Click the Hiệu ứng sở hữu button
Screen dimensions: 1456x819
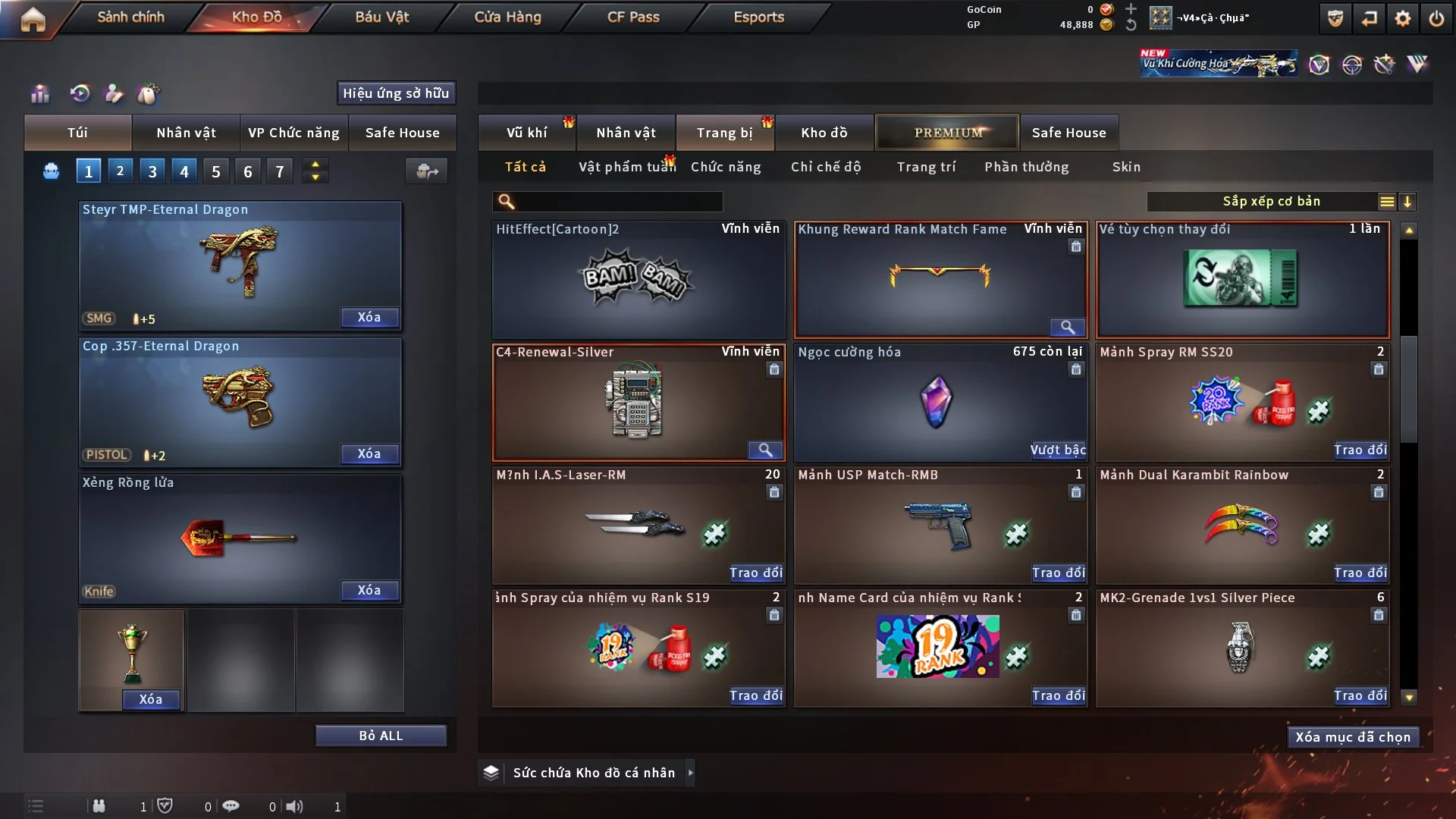[x=396, y=93]
